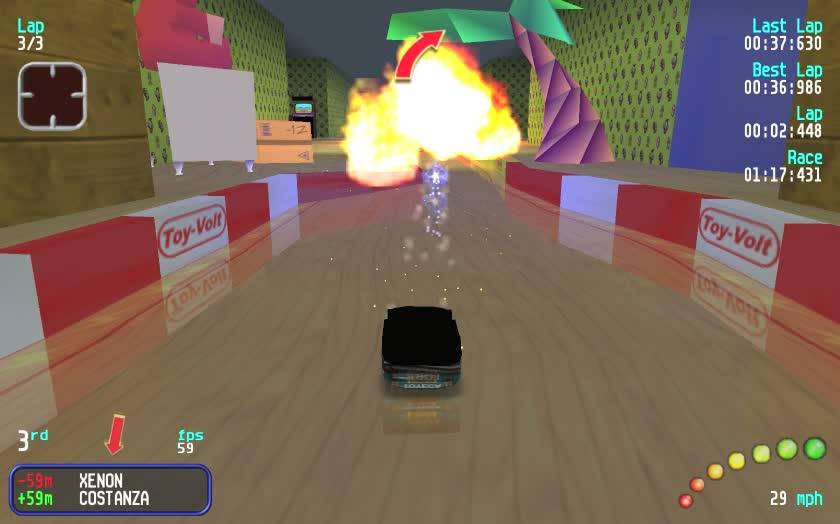
Task: Click the red curved turn direction arrow
Action: [x=417, y=53]
